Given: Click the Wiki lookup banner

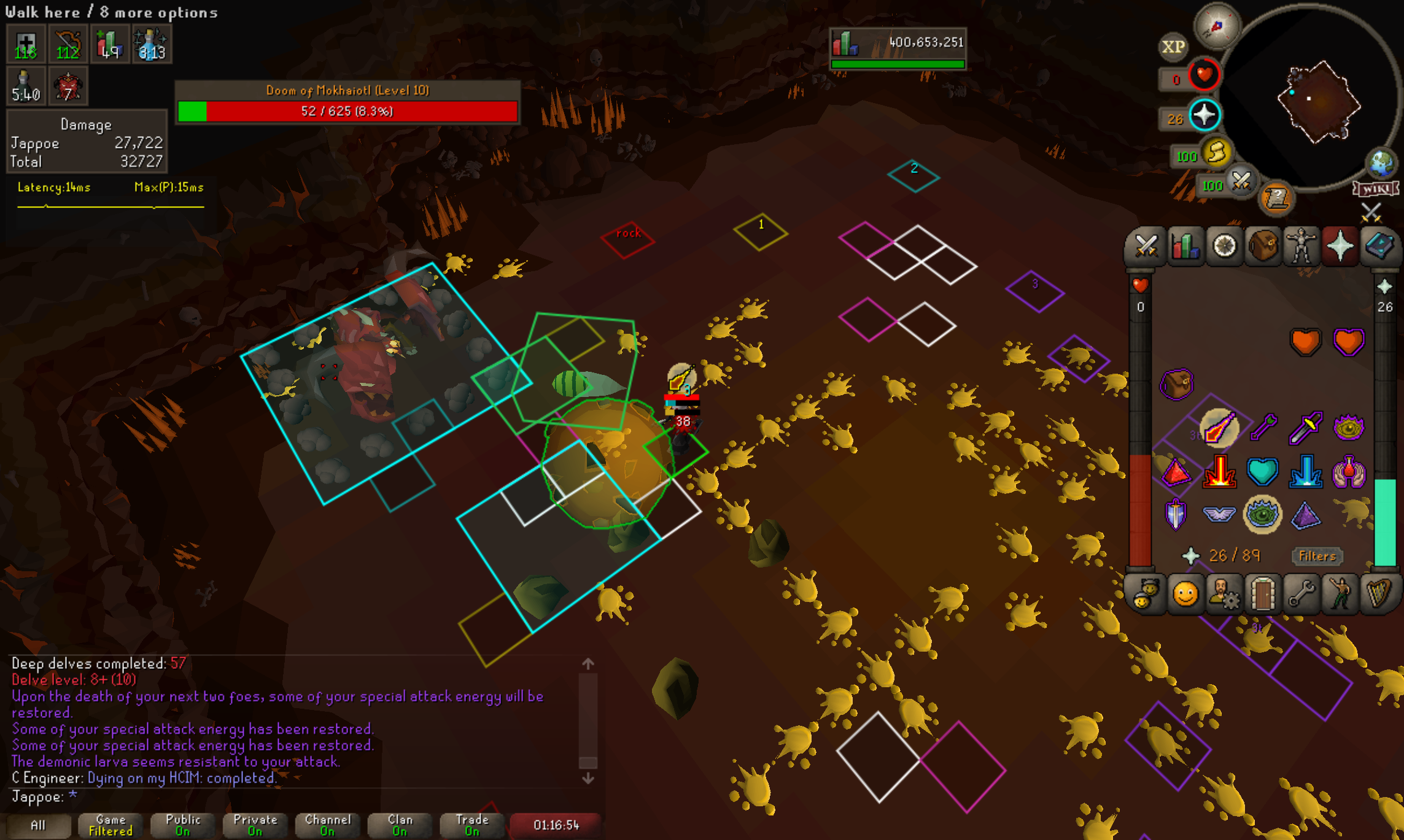Looking at the screenshot, I should (x=1375, y=189).
